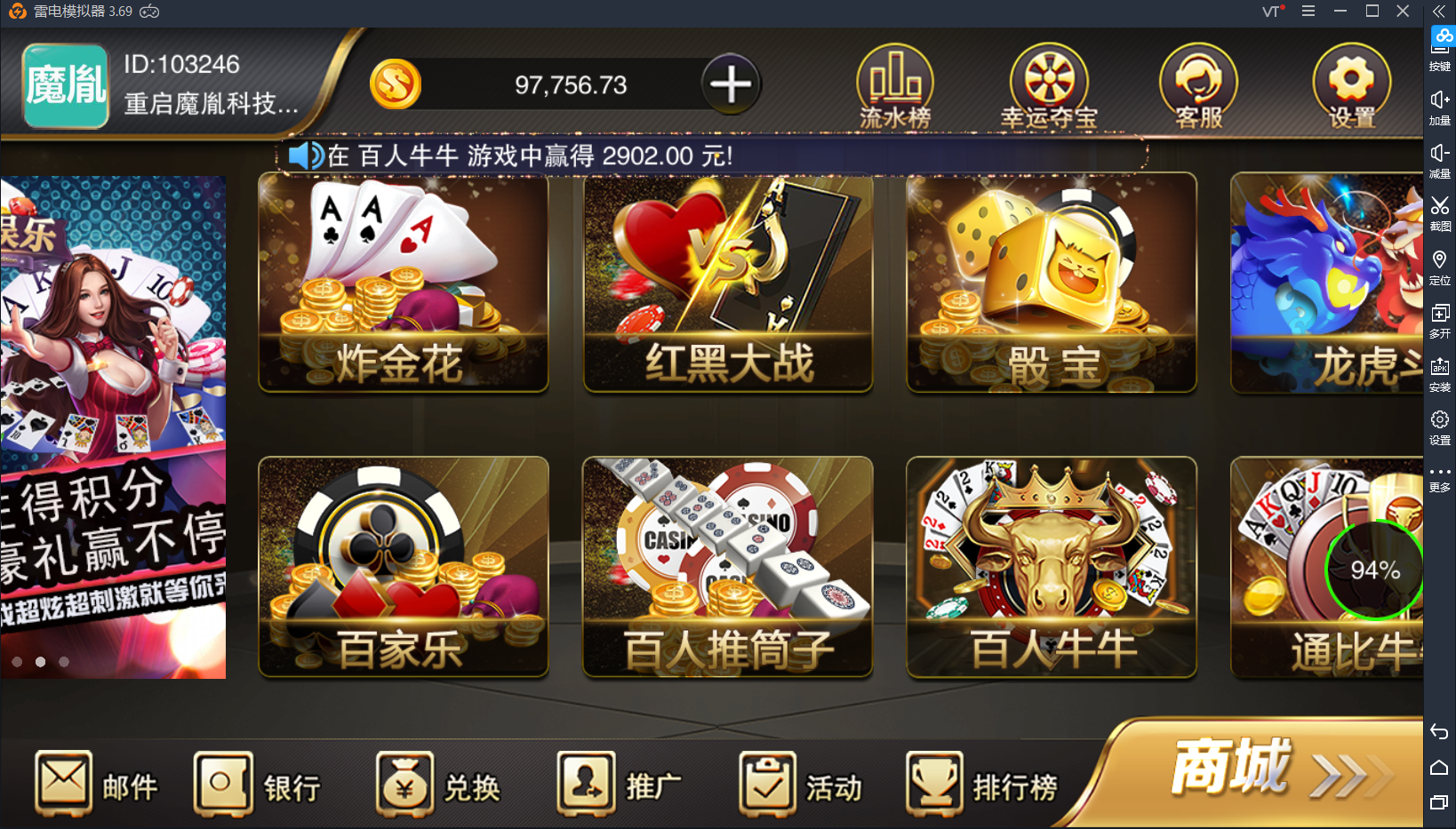Click the VT indicator in the title bar

pyautogui.click(x=1271, y=12)
